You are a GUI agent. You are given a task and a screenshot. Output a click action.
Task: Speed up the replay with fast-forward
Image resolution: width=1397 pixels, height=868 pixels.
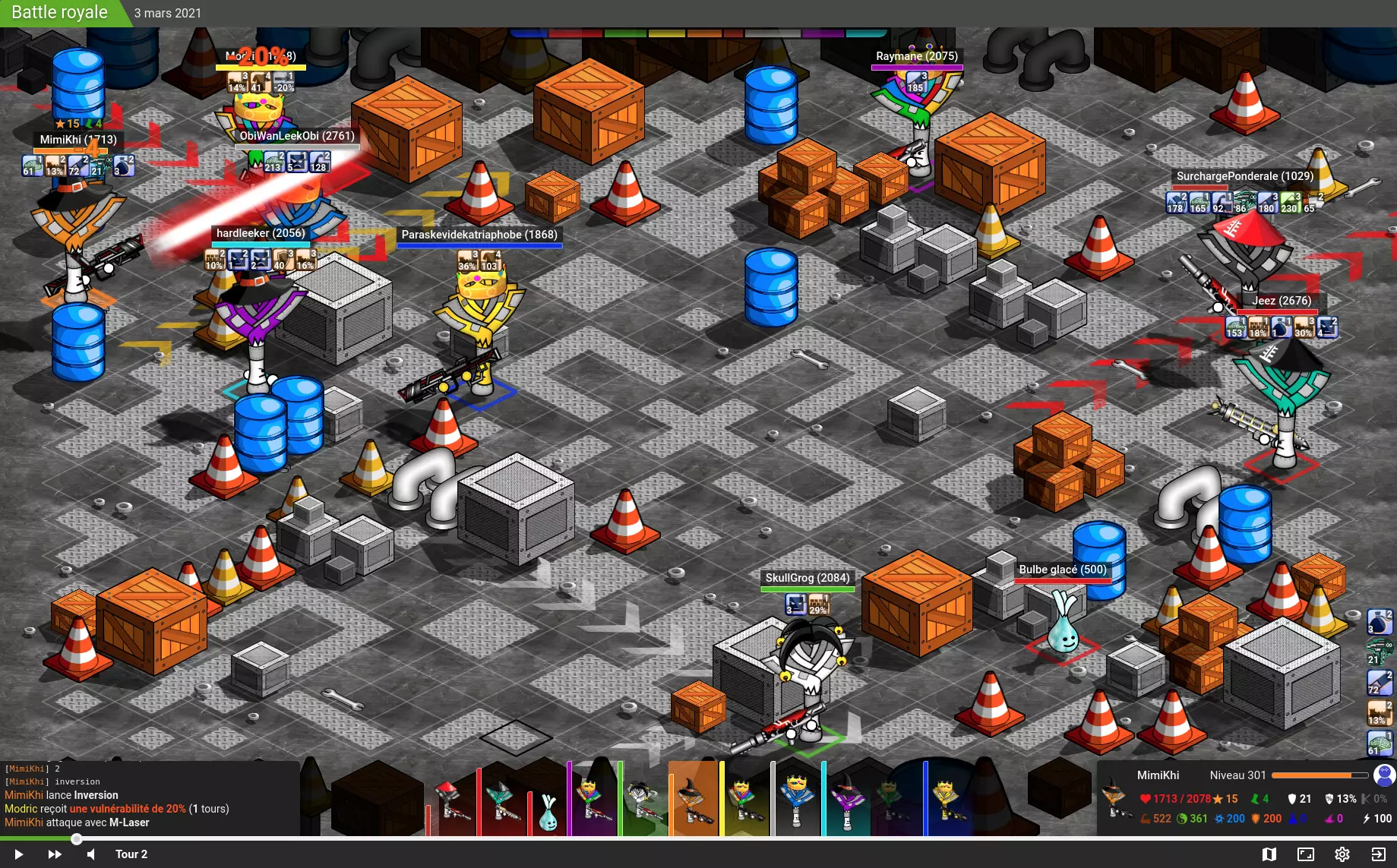(x=55, y=854)
